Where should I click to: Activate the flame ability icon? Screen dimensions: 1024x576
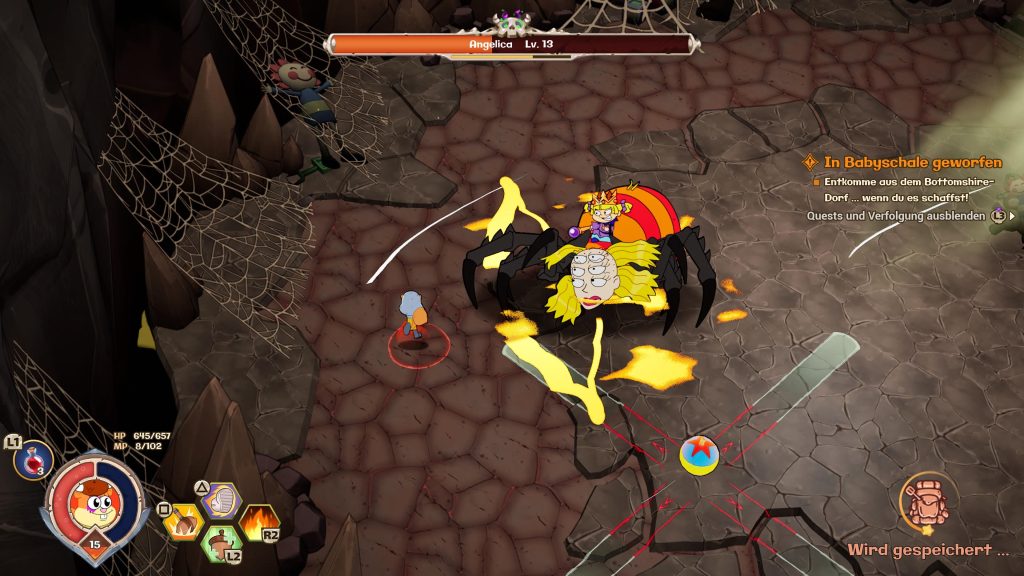[x=257, y=520]
